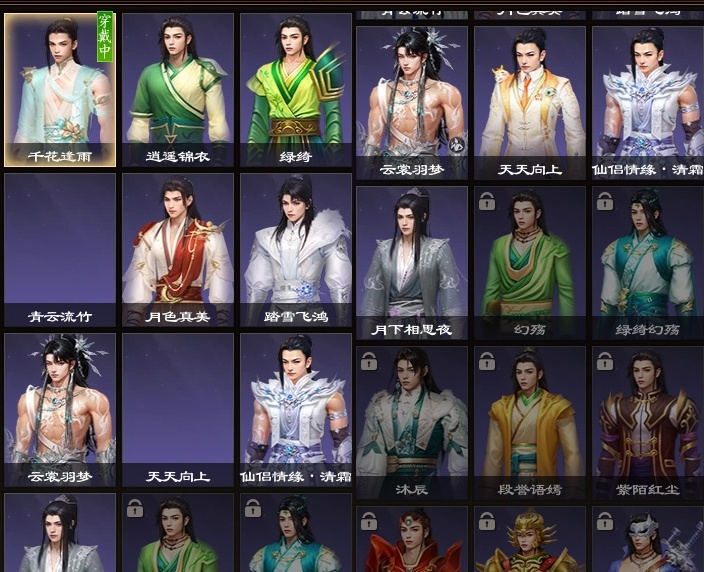The height and width of the screenshot is (572, 704).
Task: Click the locked 幻殇 costume tile
Action: 529,262
